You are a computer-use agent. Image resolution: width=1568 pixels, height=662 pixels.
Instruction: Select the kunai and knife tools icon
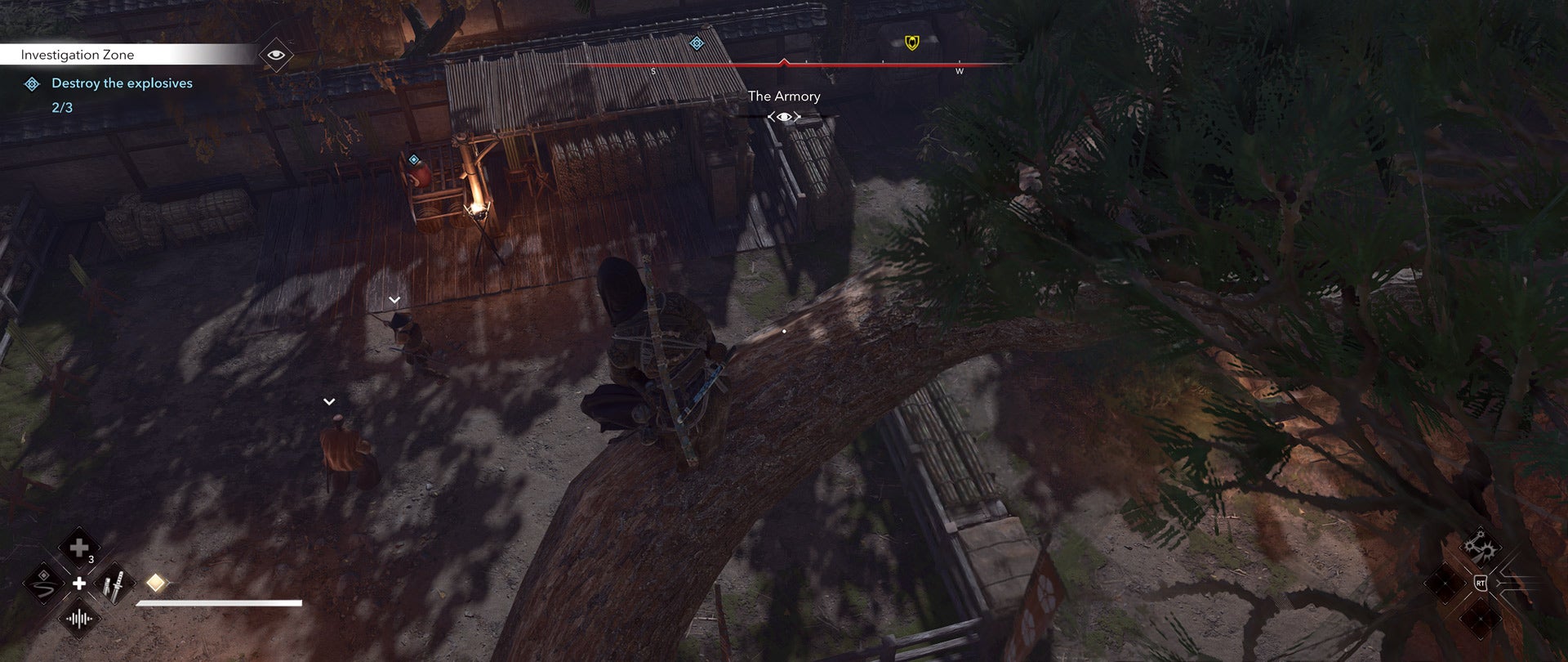click(114, 584)
